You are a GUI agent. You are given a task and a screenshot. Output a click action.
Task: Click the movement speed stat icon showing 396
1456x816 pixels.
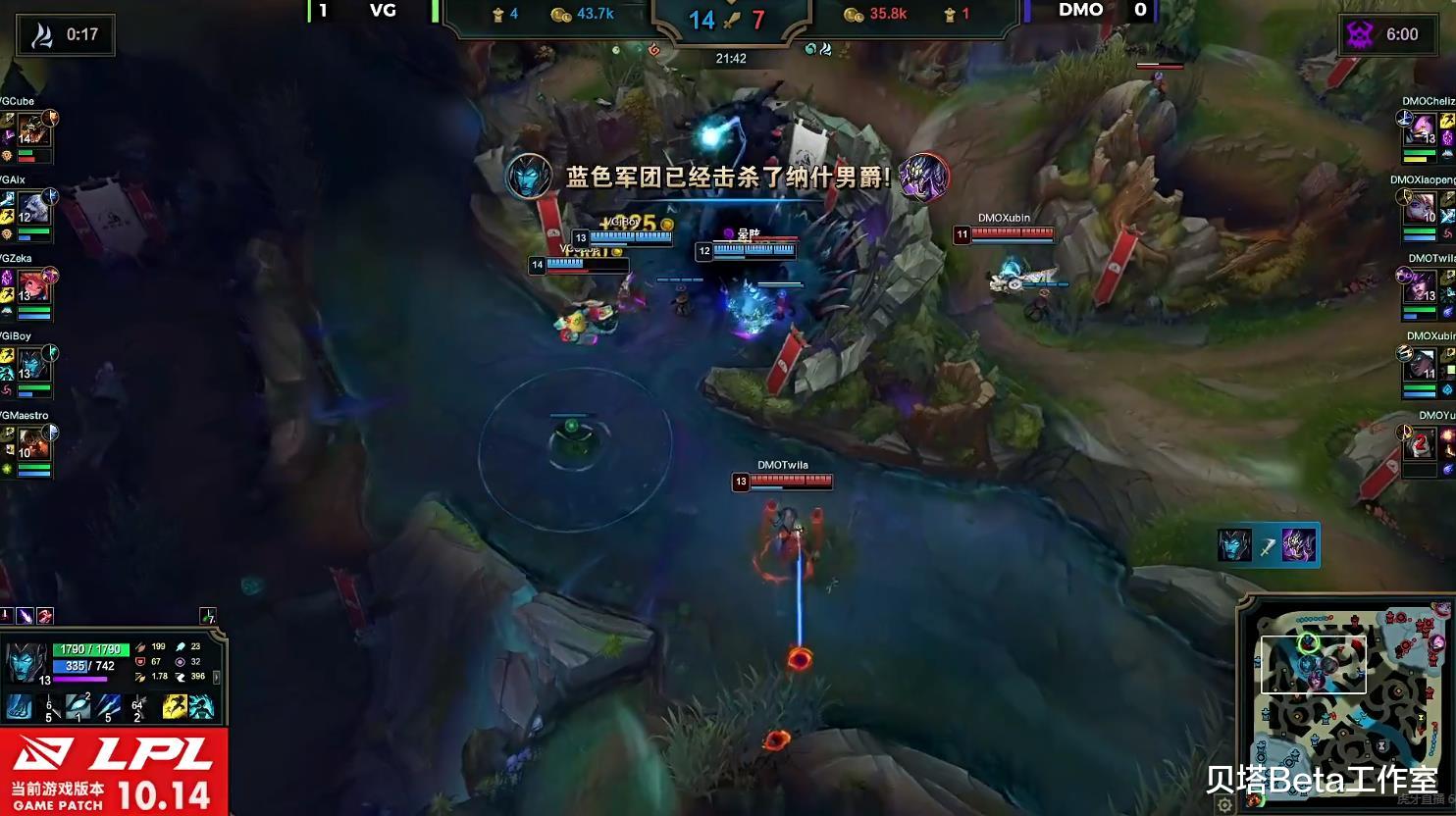[x=182, y=676]
